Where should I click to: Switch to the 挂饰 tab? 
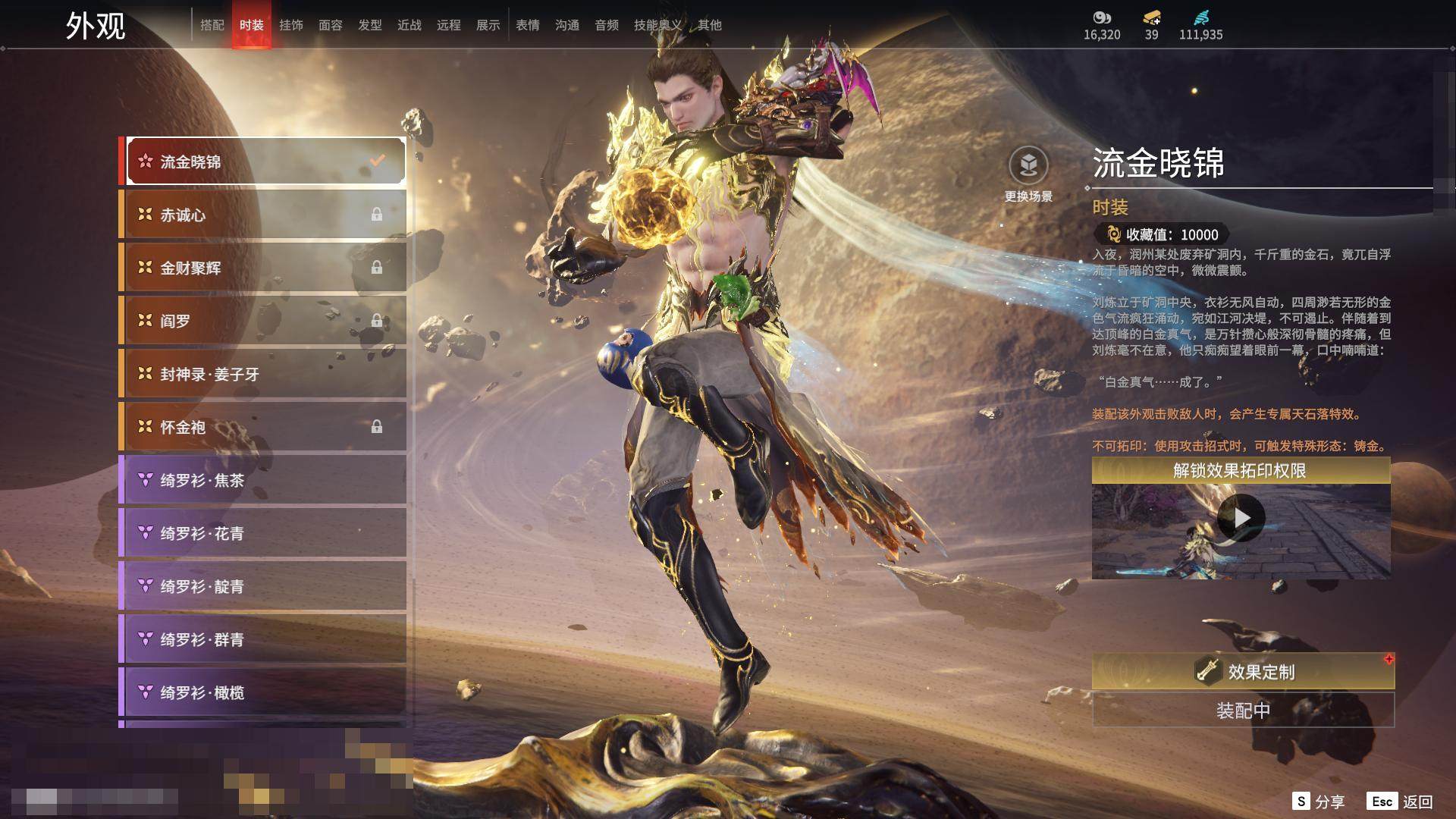point(291,25)
